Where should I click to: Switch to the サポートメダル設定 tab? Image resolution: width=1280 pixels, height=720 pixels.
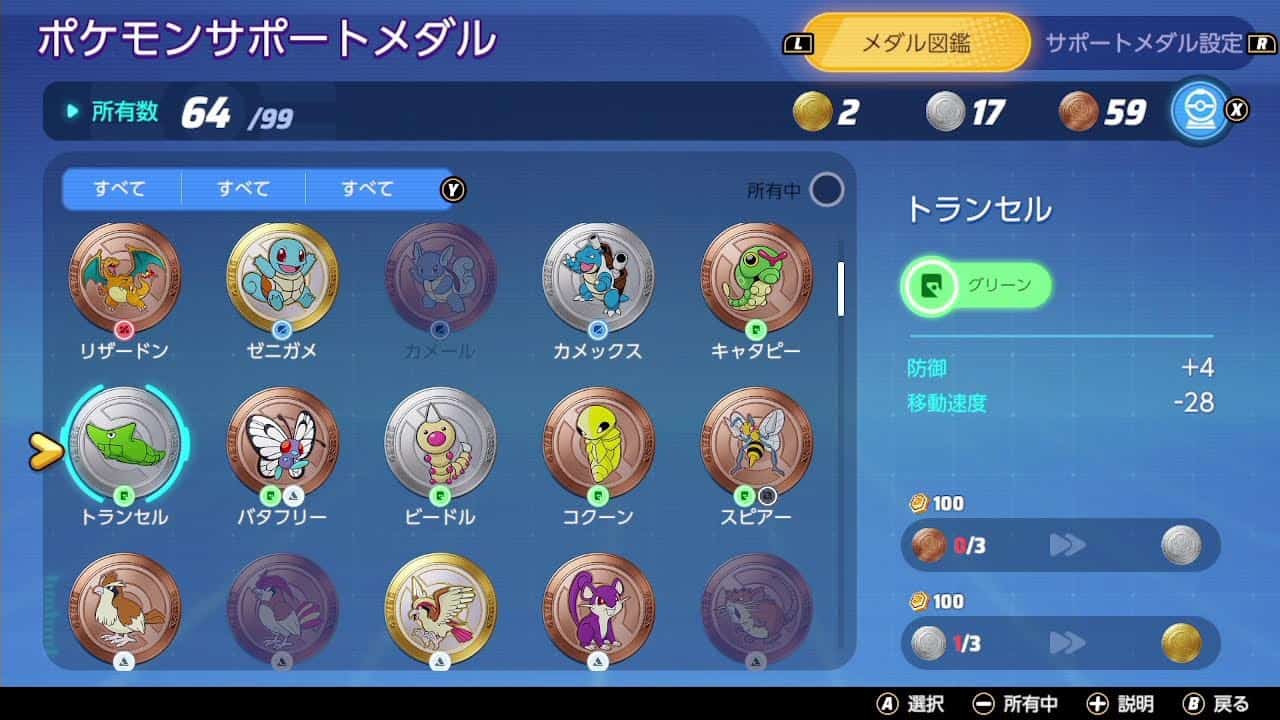tap(1138, 43)
